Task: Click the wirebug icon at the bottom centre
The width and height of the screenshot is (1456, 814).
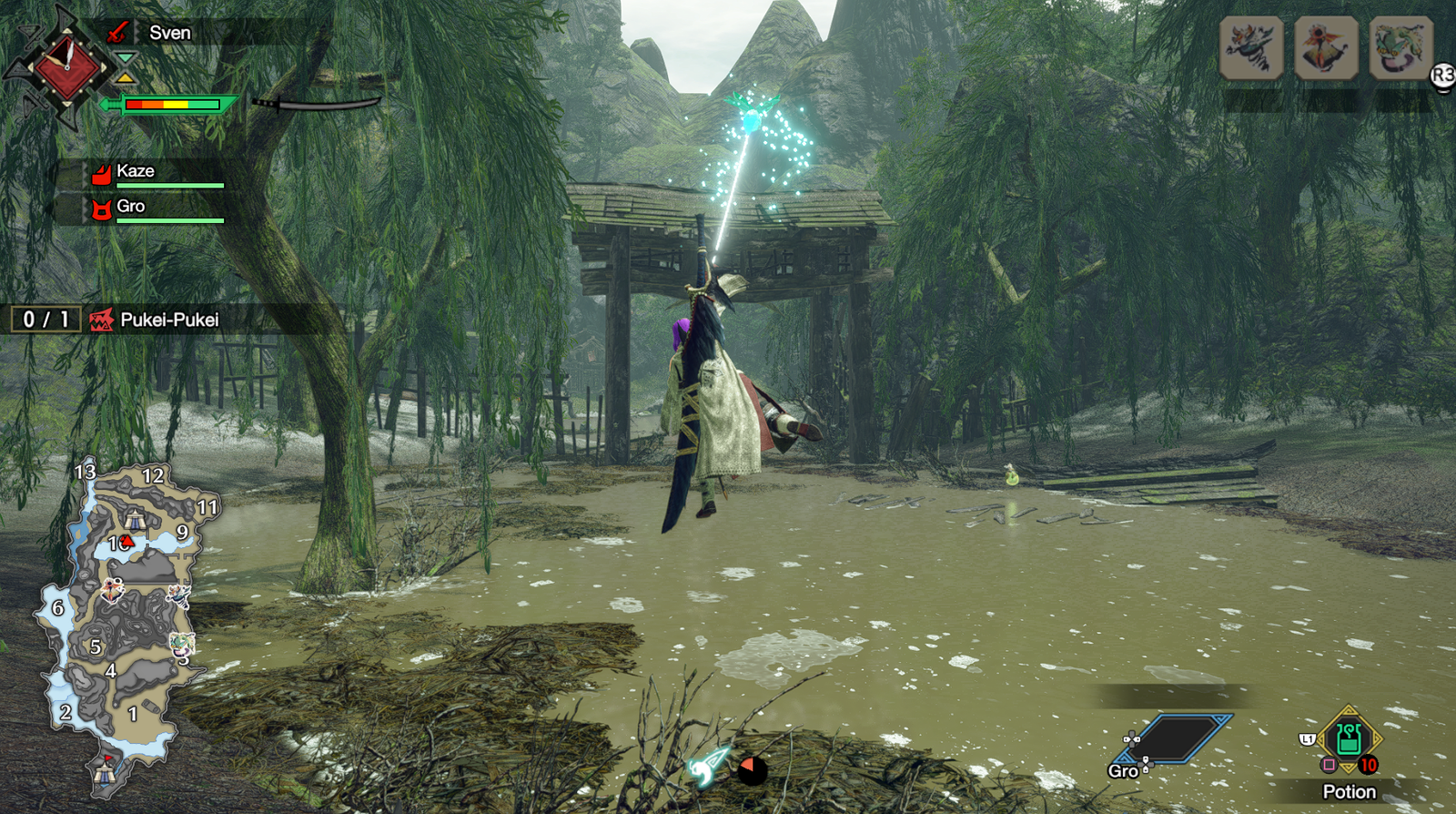Action: (709, 768)
